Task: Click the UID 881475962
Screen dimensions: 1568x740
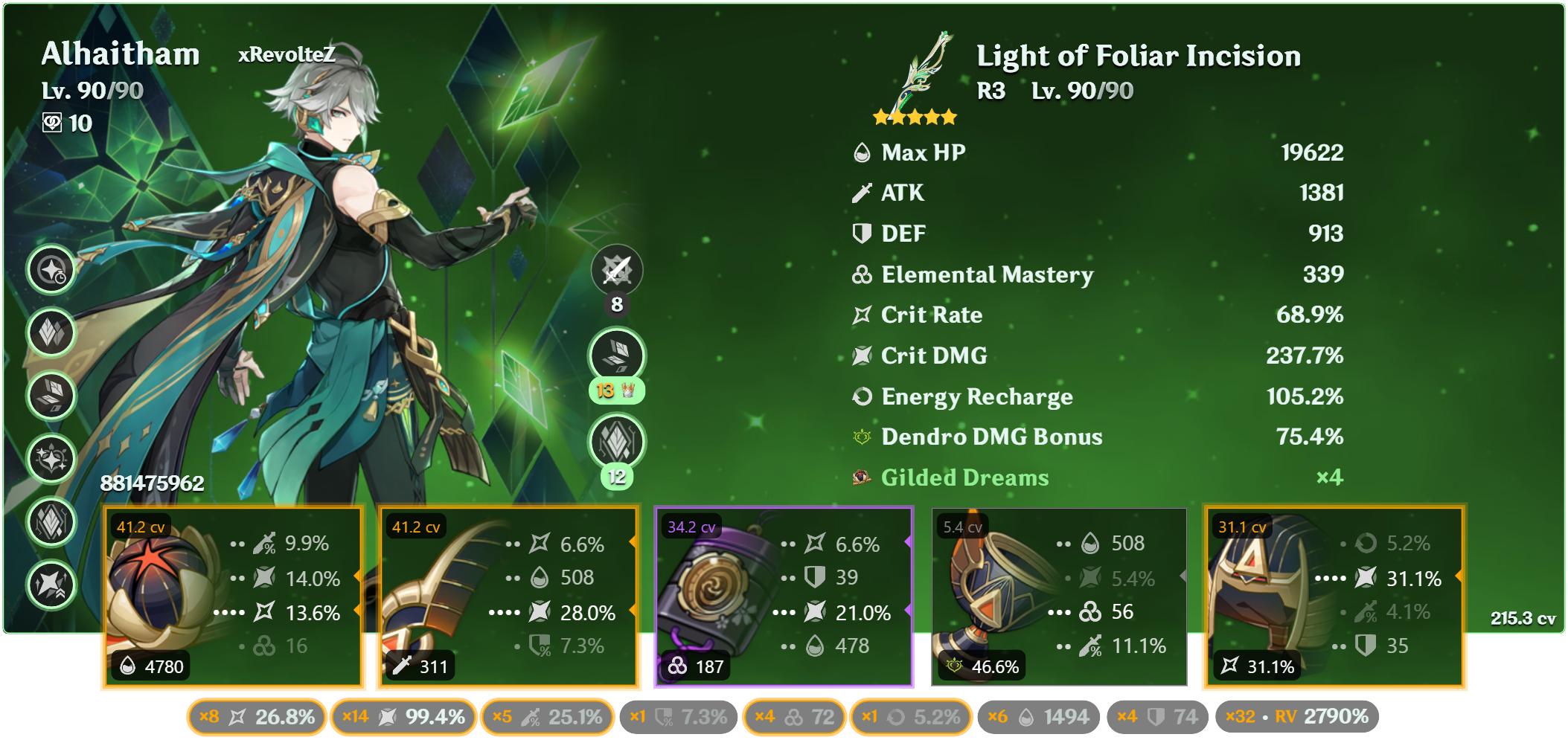Action: [x=153, y=483]
